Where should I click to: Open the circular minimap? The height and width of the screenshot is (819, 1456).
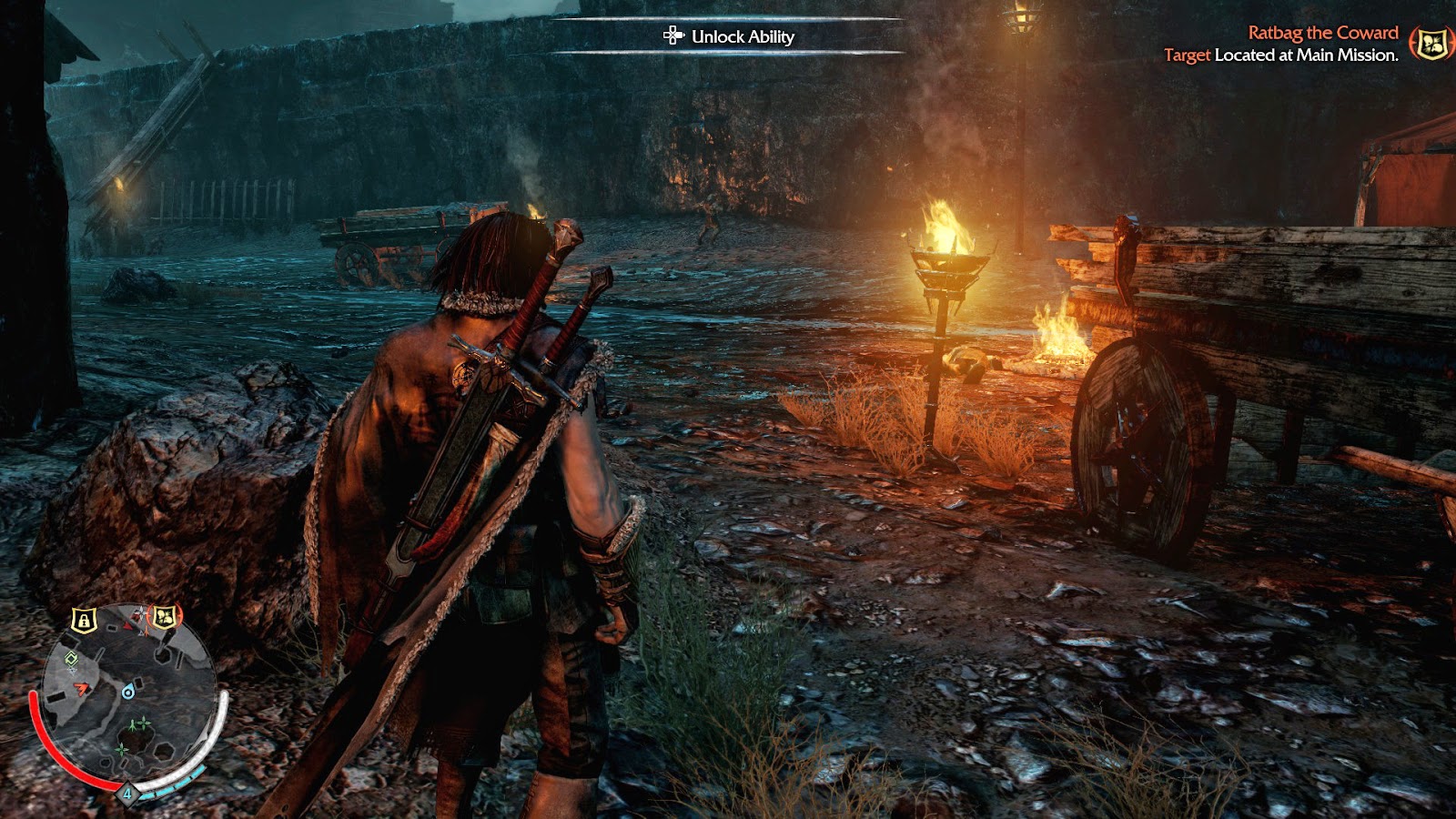pos(127,696)
